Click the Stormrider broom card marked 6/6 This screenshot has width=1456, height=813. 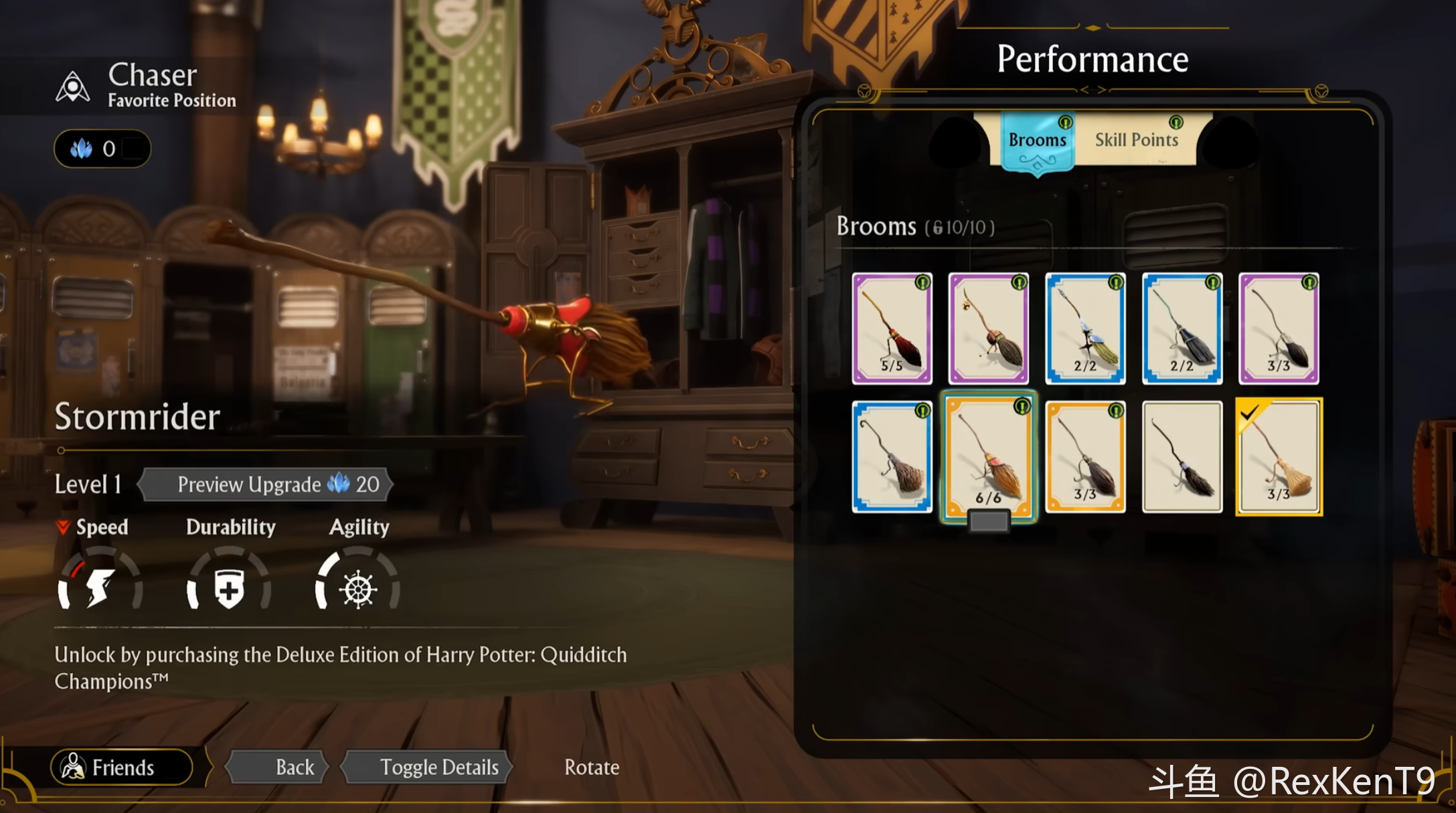click(988, 456)
